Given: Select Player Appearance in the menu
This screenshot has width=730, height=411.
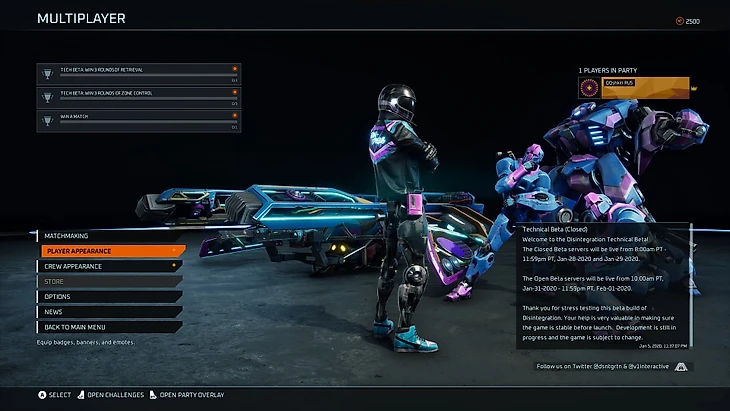Looking at the screenshot, I should (x=112, y=251).
